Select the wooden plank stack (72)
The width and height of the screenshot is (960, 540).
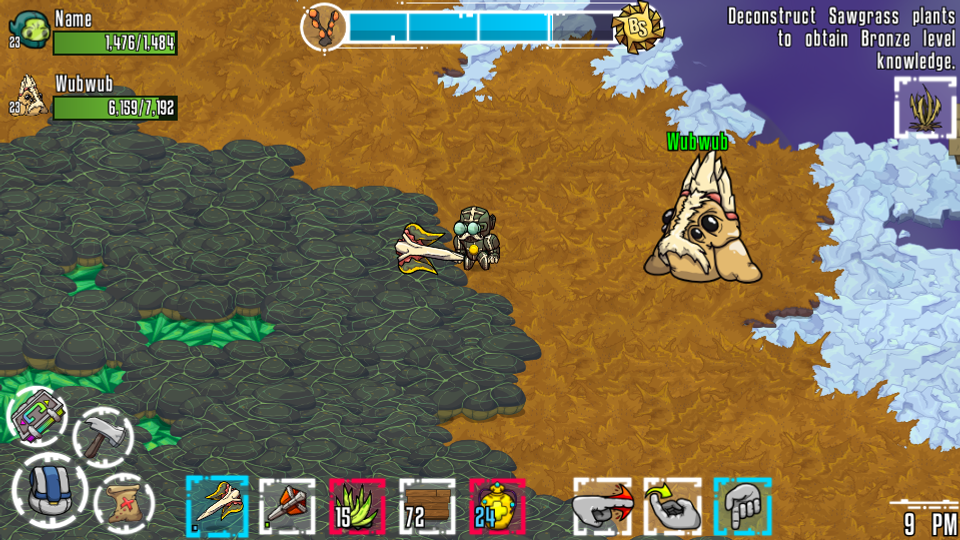427,505
